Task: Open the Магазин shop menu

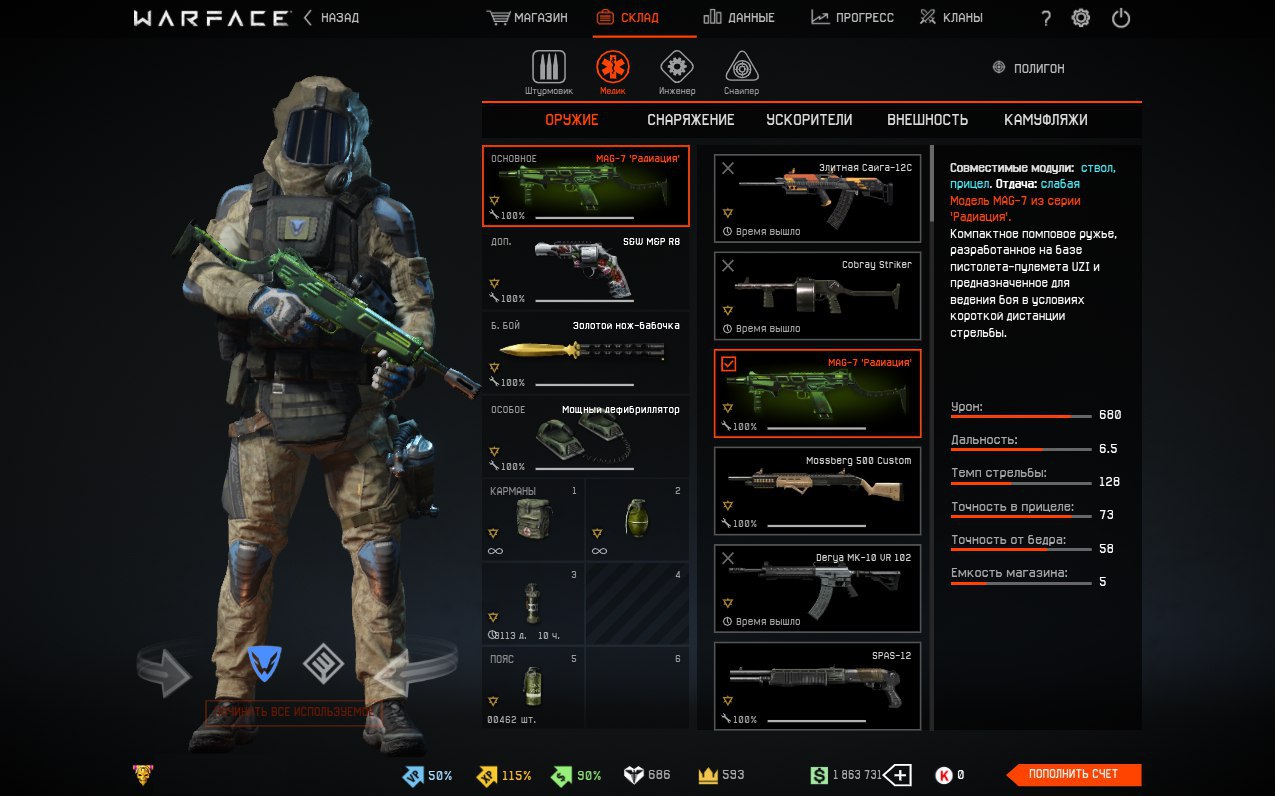Action: tap(527, 18)
